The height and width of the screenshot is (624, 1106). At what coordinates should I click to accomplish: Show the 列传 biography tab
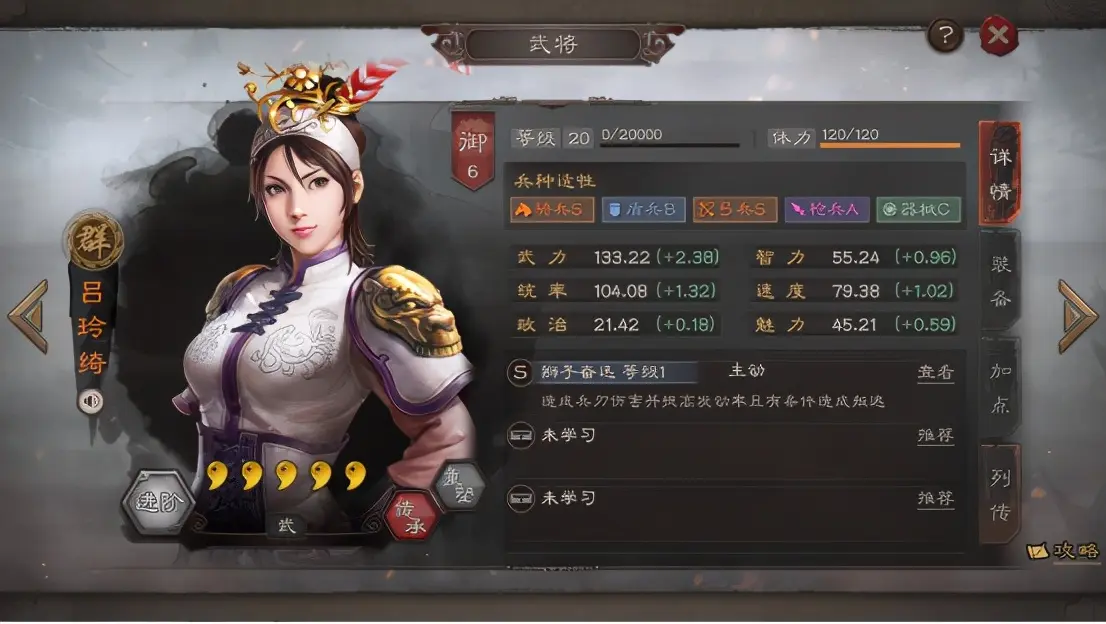tap(999, 493)
